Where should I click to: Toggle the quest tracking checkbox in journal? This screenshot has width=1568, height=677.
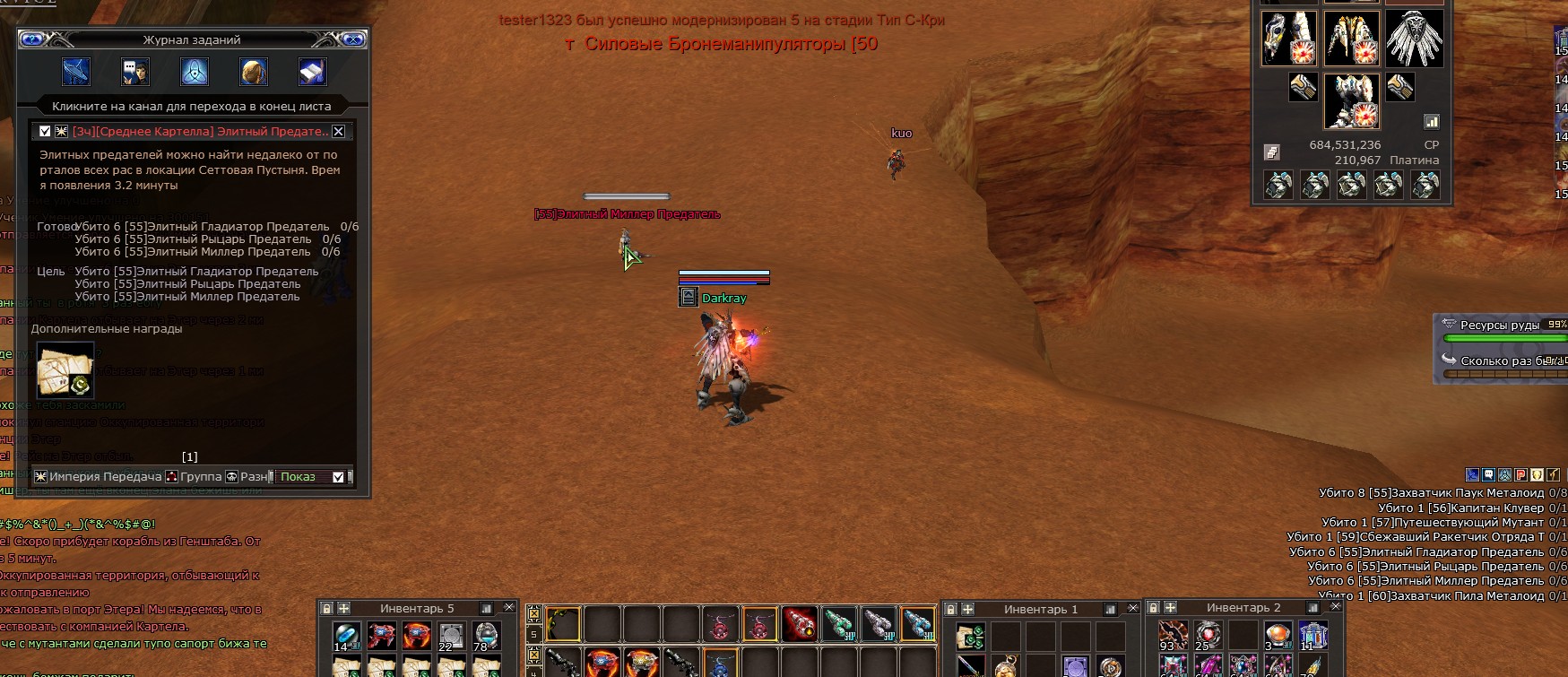pos(45,132)
